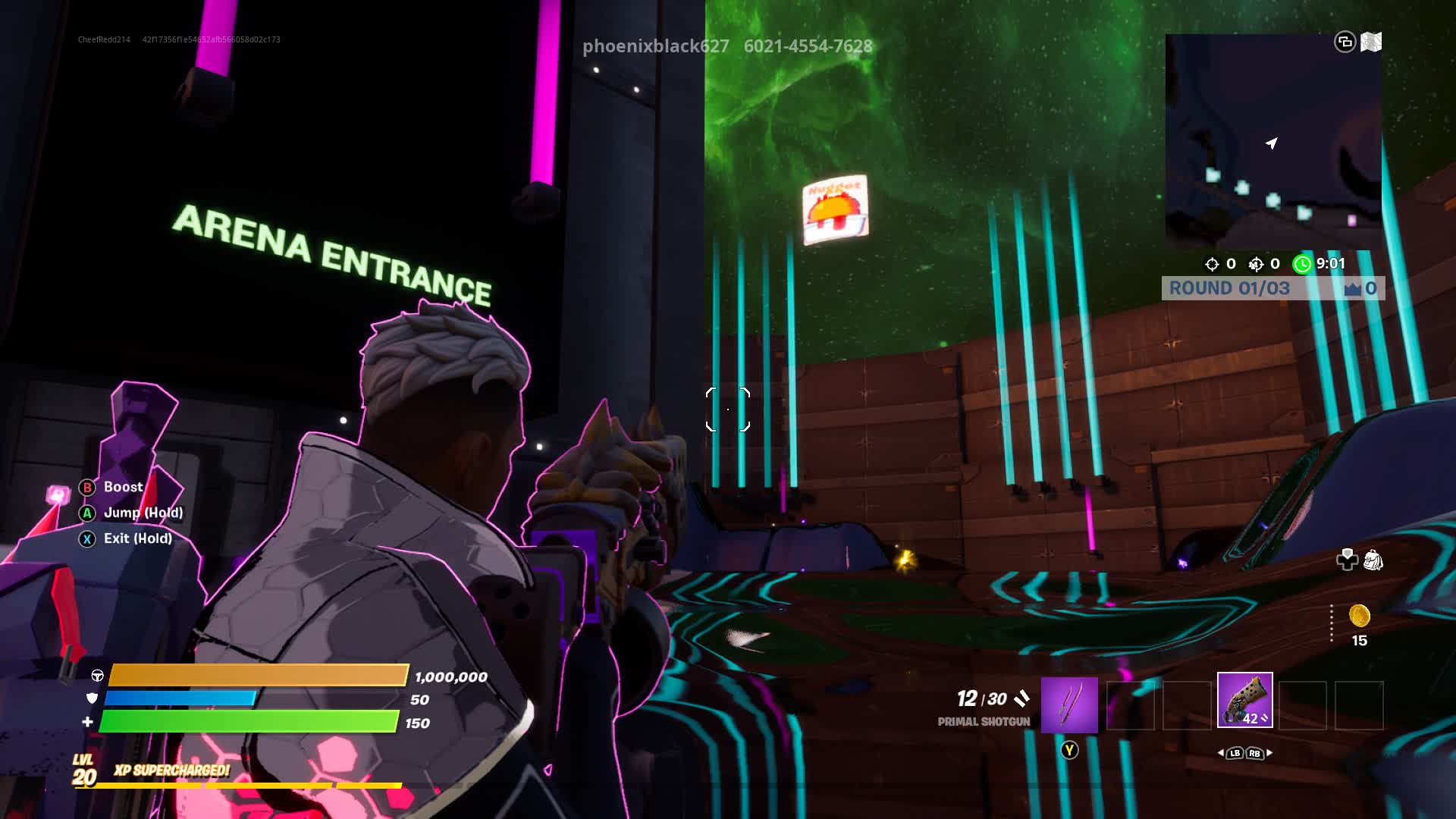Click the ROUND 01/03 banner
The height and width of the screenshot is (819, 1456).
point(1228,288)
